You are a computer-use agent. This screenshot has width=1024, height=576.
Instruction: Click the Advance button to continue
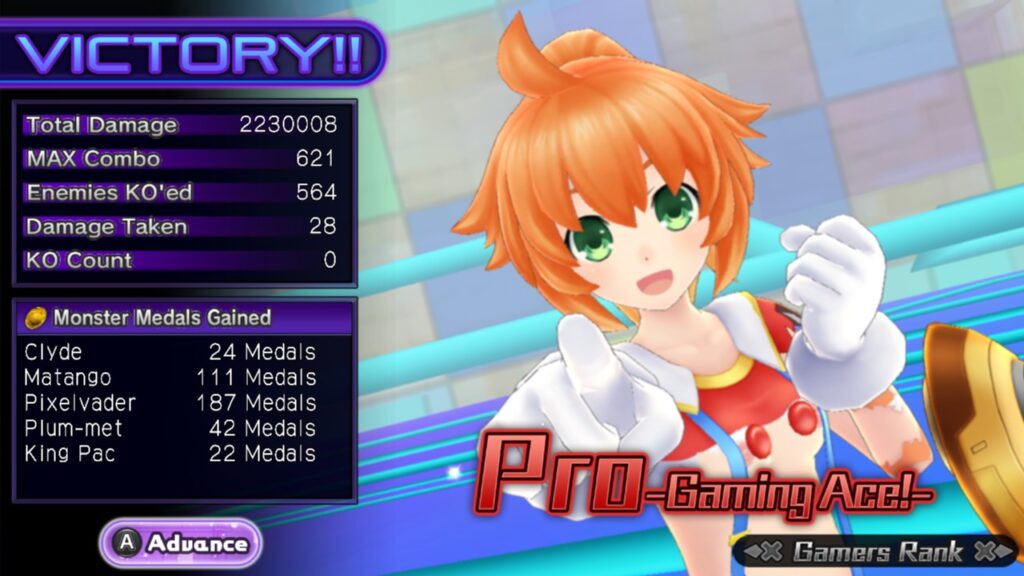point(181,544)
